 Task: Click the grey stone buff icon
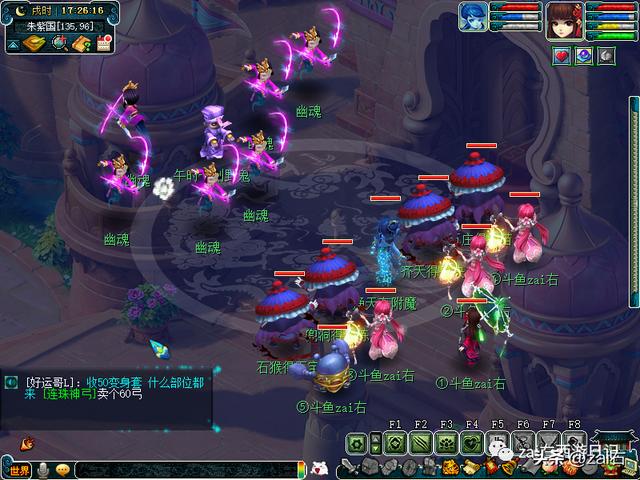[607, 56]
